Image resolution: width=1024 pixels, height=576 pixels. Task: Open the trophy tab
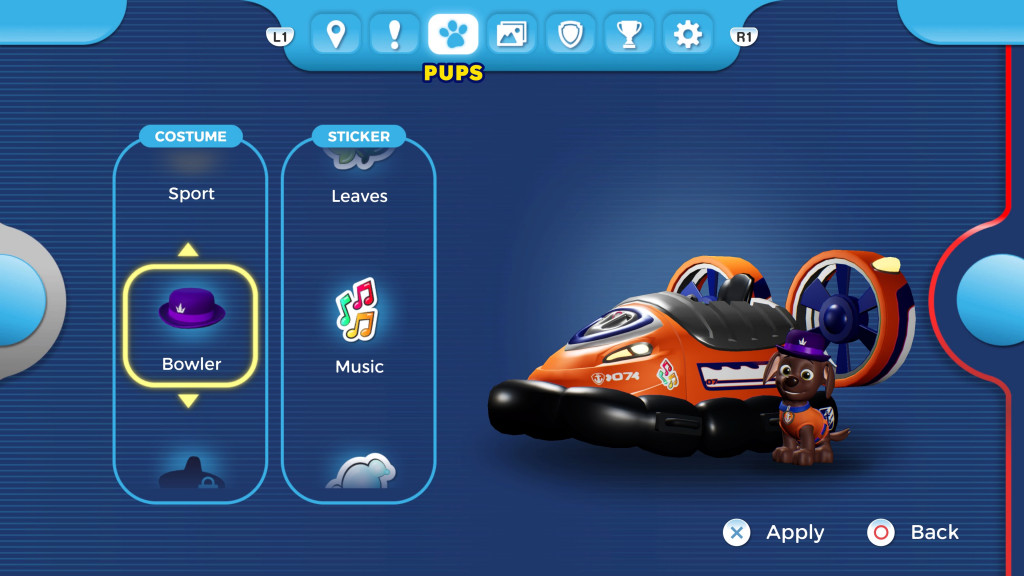(x=629, y=34)
